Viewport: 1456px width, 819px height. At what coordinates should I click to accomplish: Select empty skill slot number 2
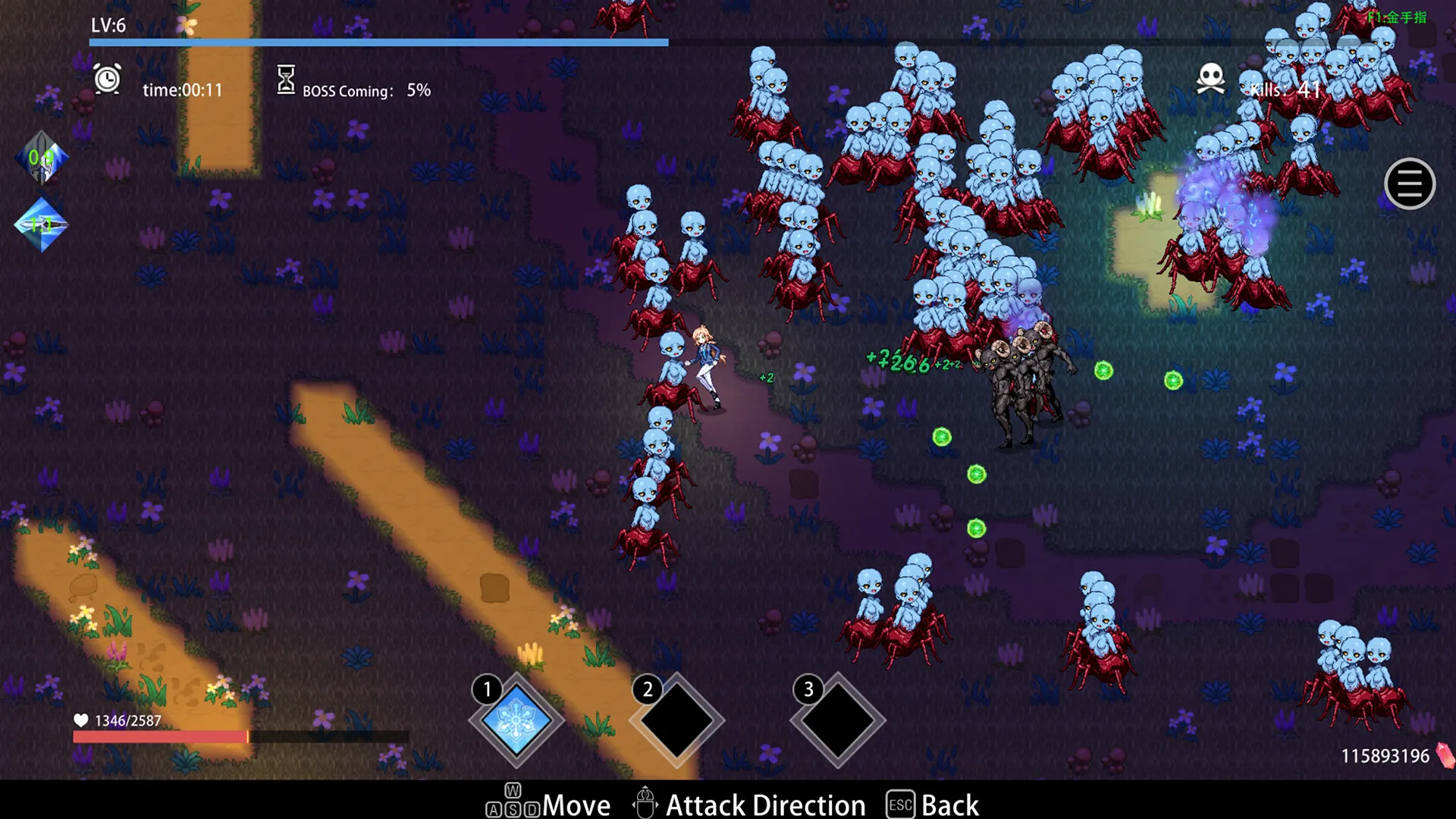677,720
